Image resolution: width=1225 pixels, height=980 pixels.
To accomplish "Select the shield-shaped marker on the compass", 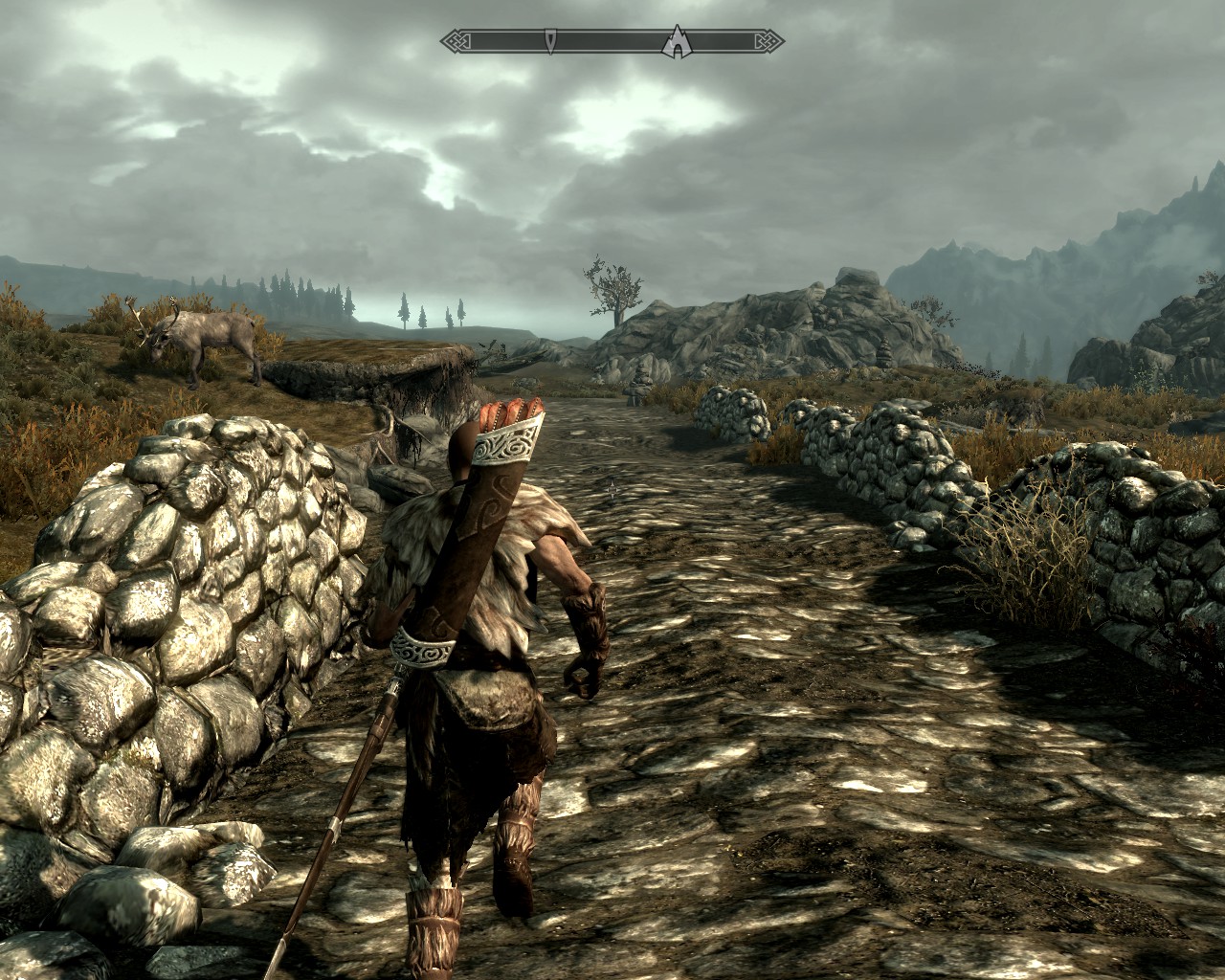I will tap(552, 40).
